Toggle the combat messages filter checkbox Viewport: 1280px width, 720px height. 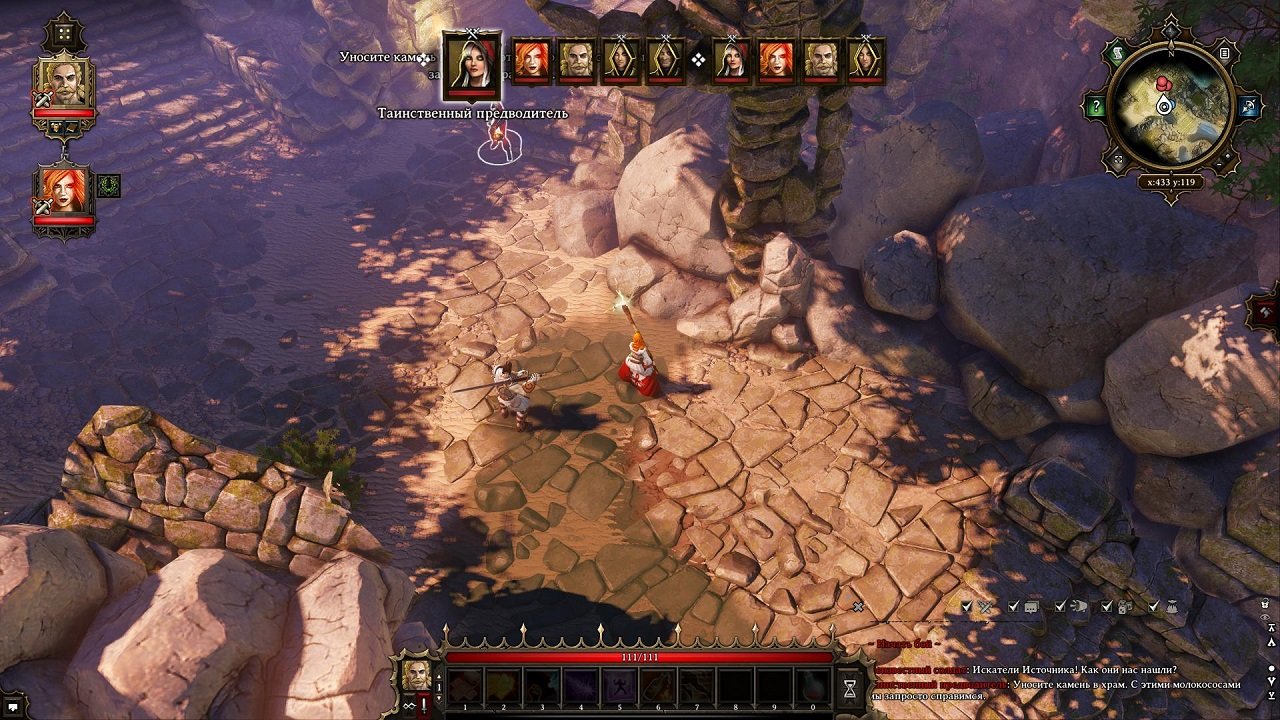point(966,606)
